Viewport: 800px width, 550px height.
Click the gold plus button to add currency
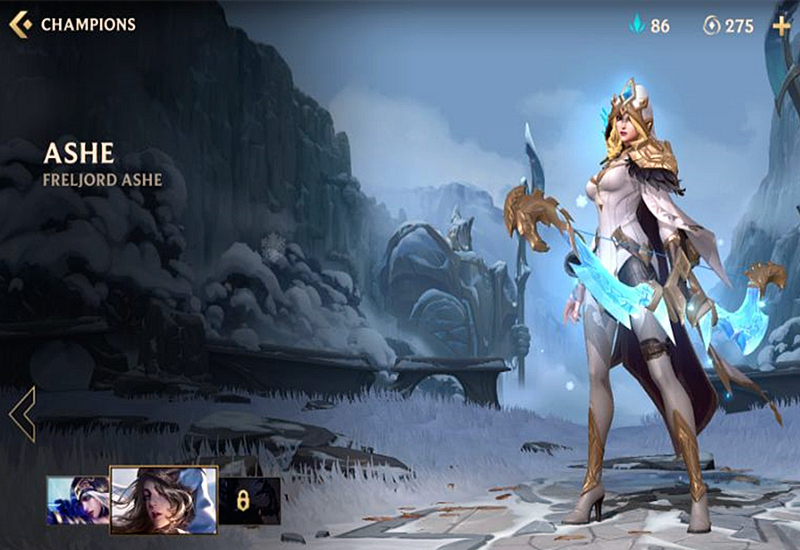(781, 25)
